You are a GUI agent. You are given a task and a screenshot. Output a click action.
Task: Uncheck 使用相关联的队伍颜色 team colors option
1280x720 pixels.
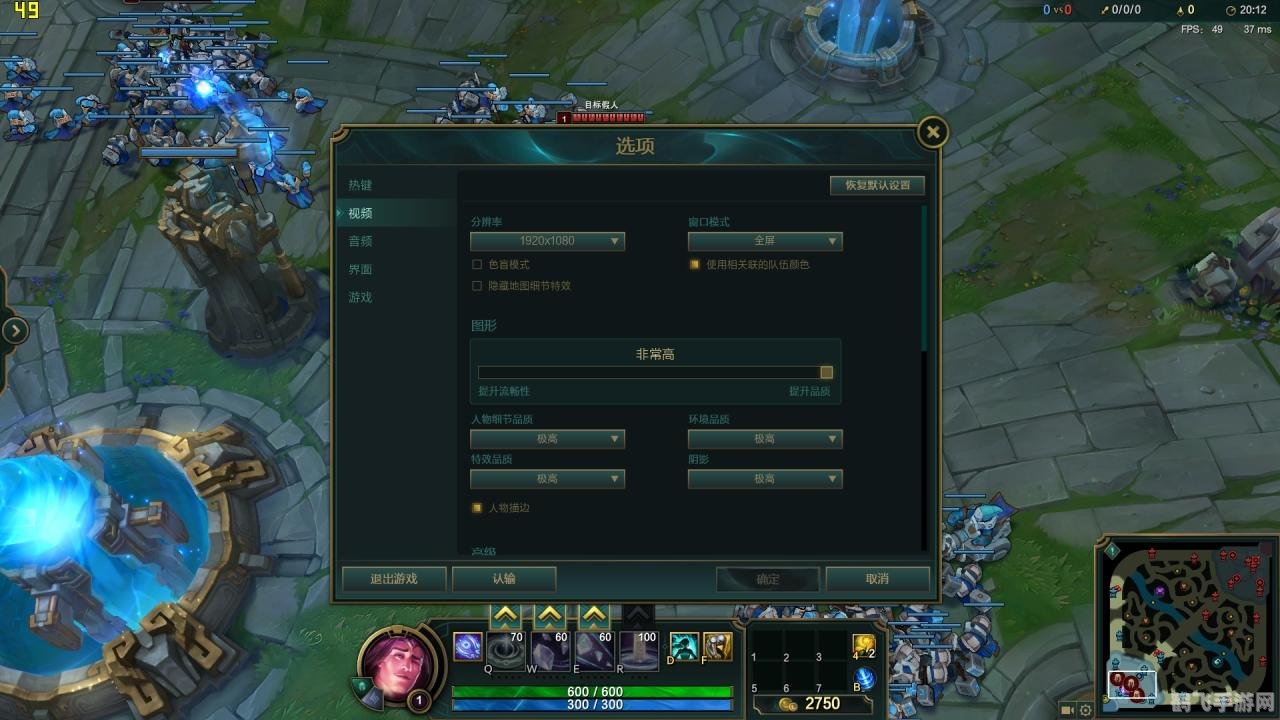(694, 263)
